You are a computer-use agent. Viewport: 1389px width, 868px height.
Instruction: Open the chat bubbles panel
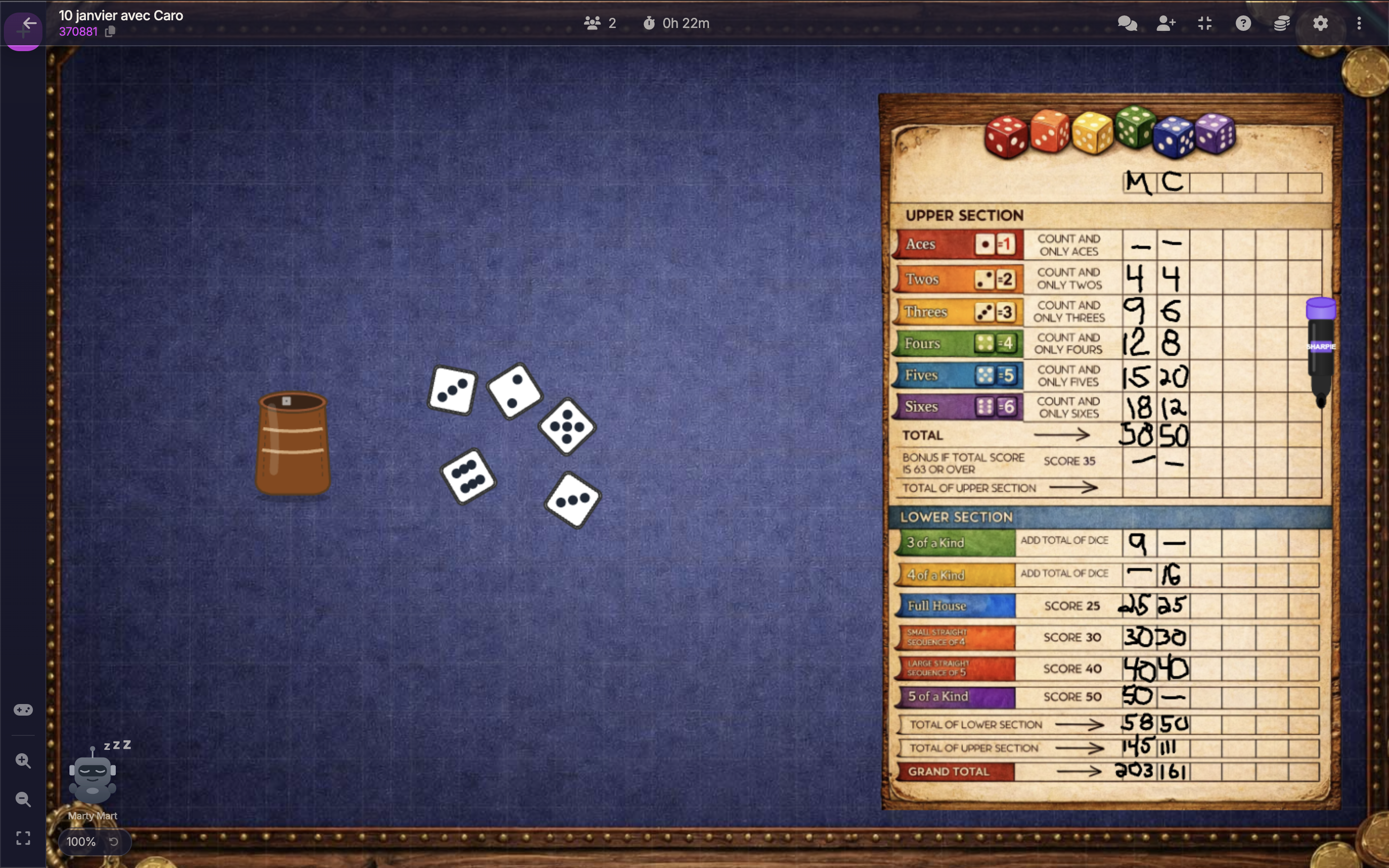1127,24
